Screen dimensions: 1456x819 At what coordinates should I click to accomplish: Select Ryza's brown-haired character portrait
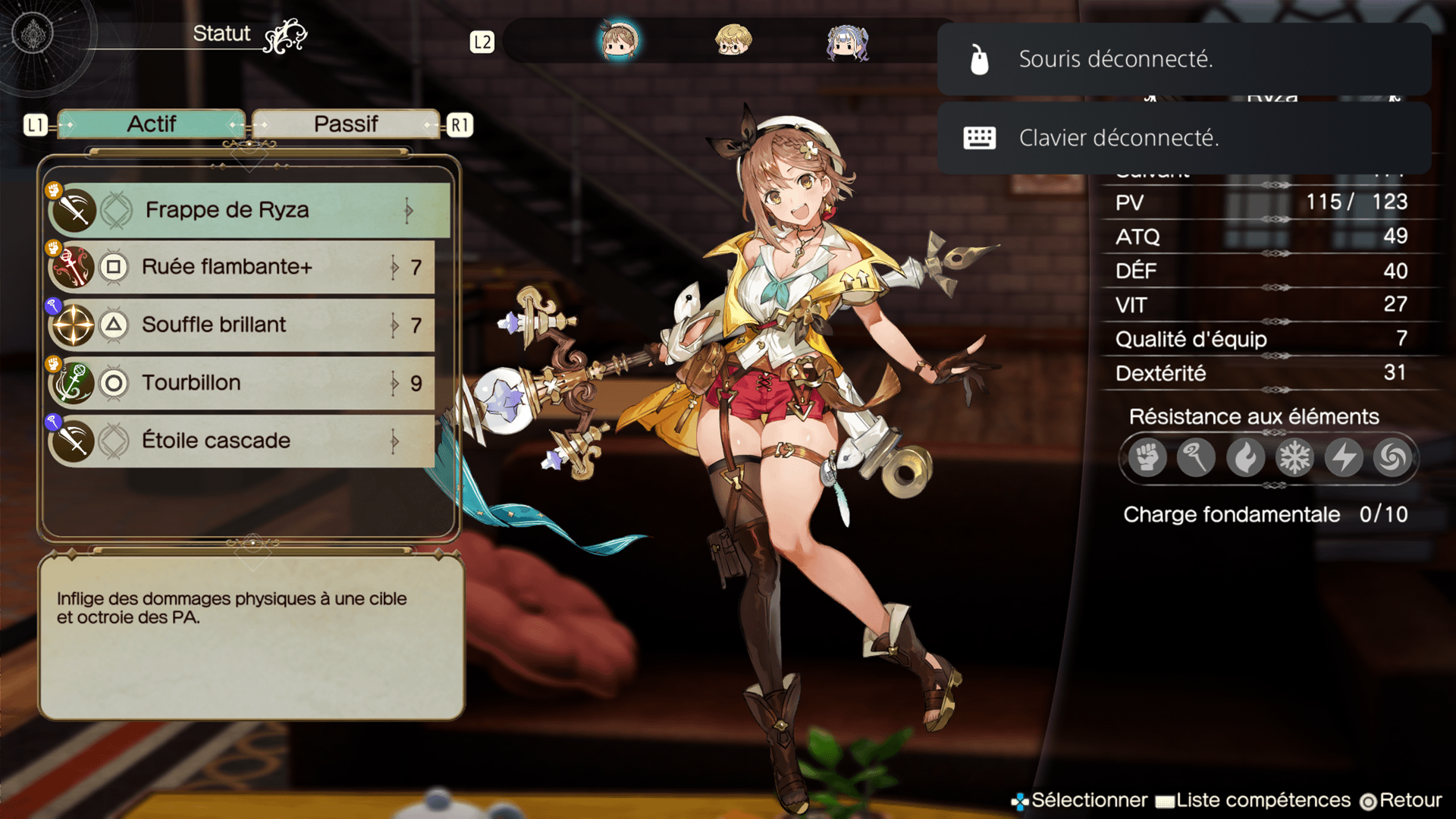coord(619,41)
